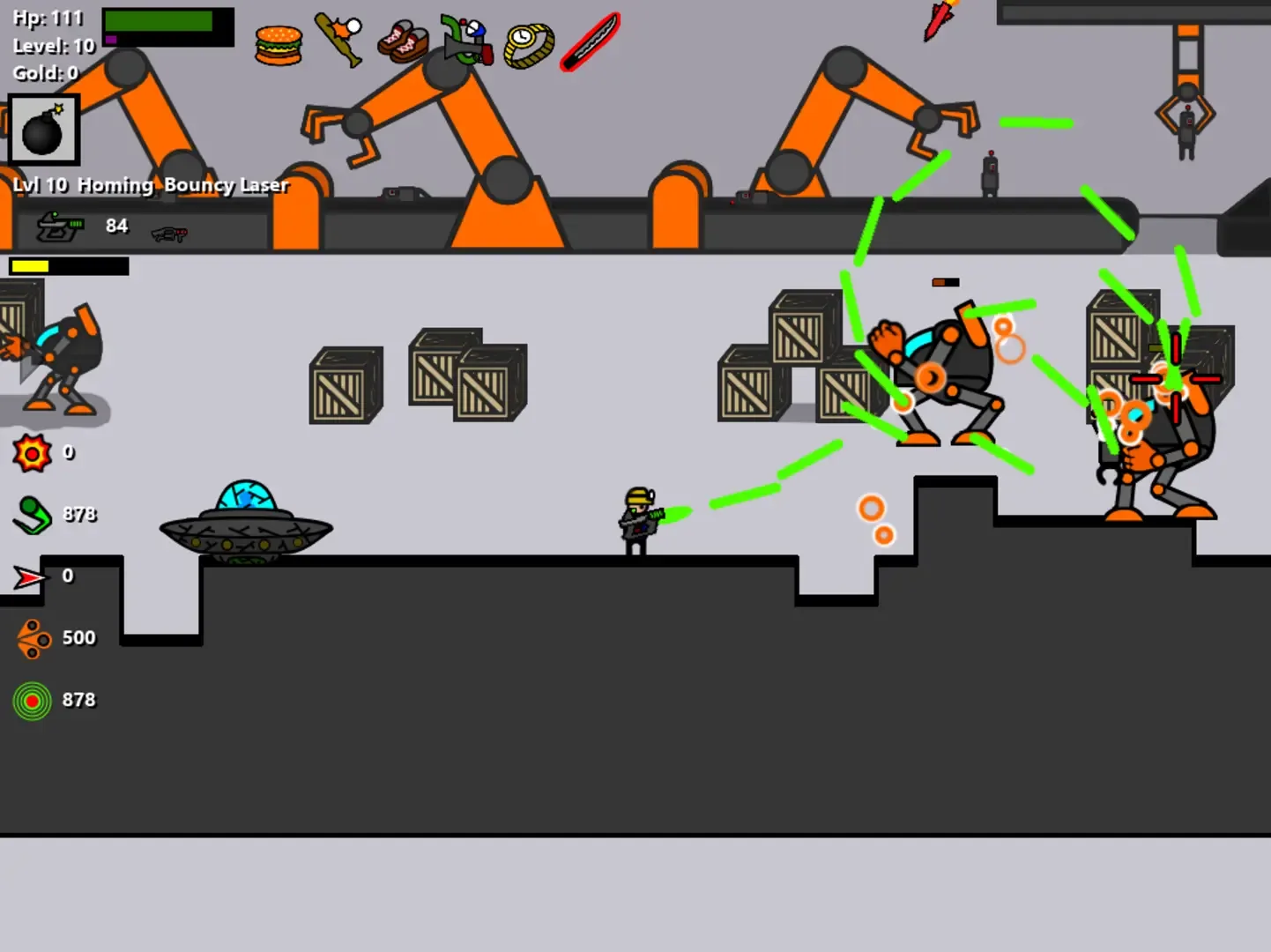Click the sneakers item icon
This screenshot has height=952, width=1271.
pyautogui.click(x=403, y=40)
